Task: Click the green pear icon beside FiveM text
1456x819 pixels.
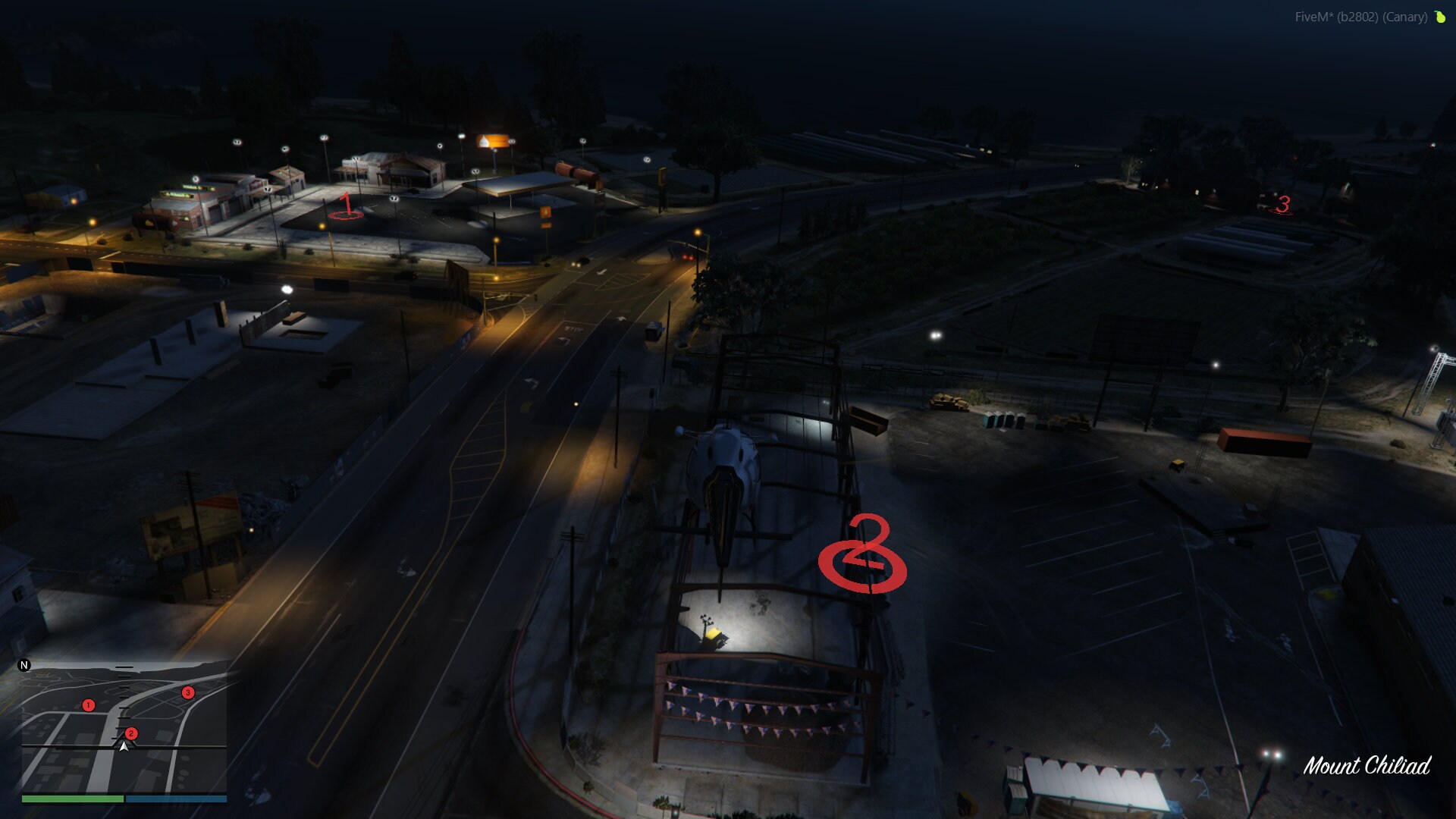Action: pyautogui.click(x=1439, y=16)
